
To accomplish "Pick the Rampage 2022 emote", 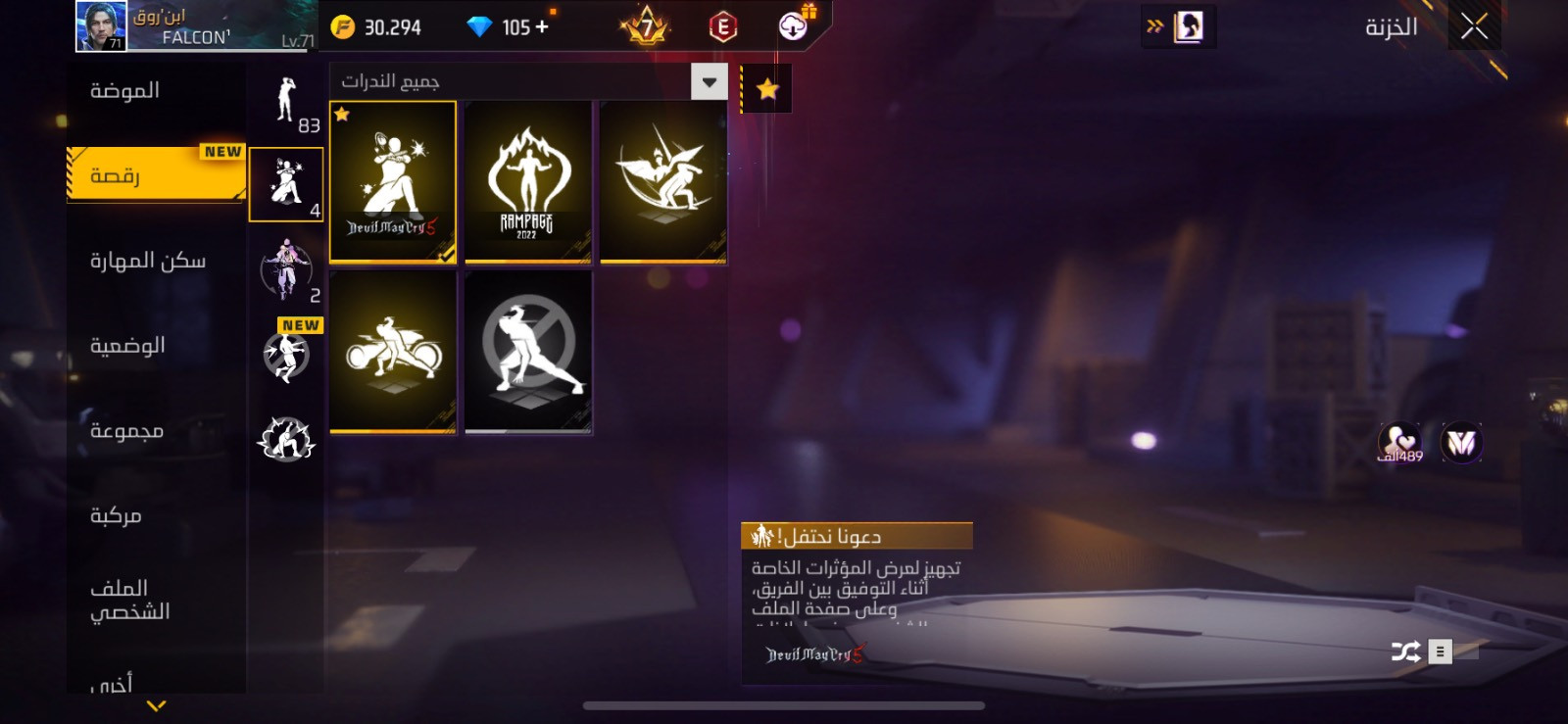I will click(x=528, y=182).
